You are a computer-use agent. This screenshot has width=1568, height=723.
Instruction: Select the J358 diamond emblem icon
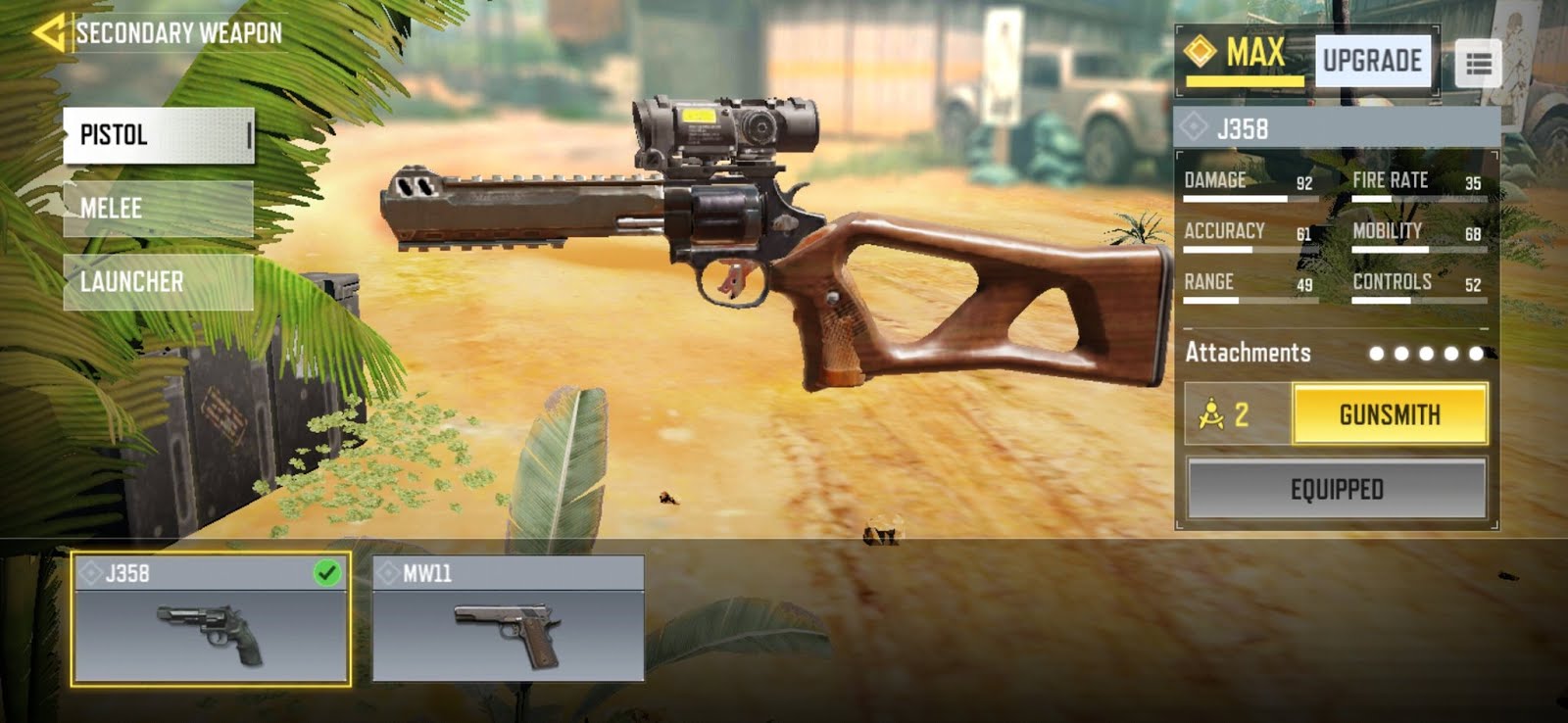[1193, 124]
